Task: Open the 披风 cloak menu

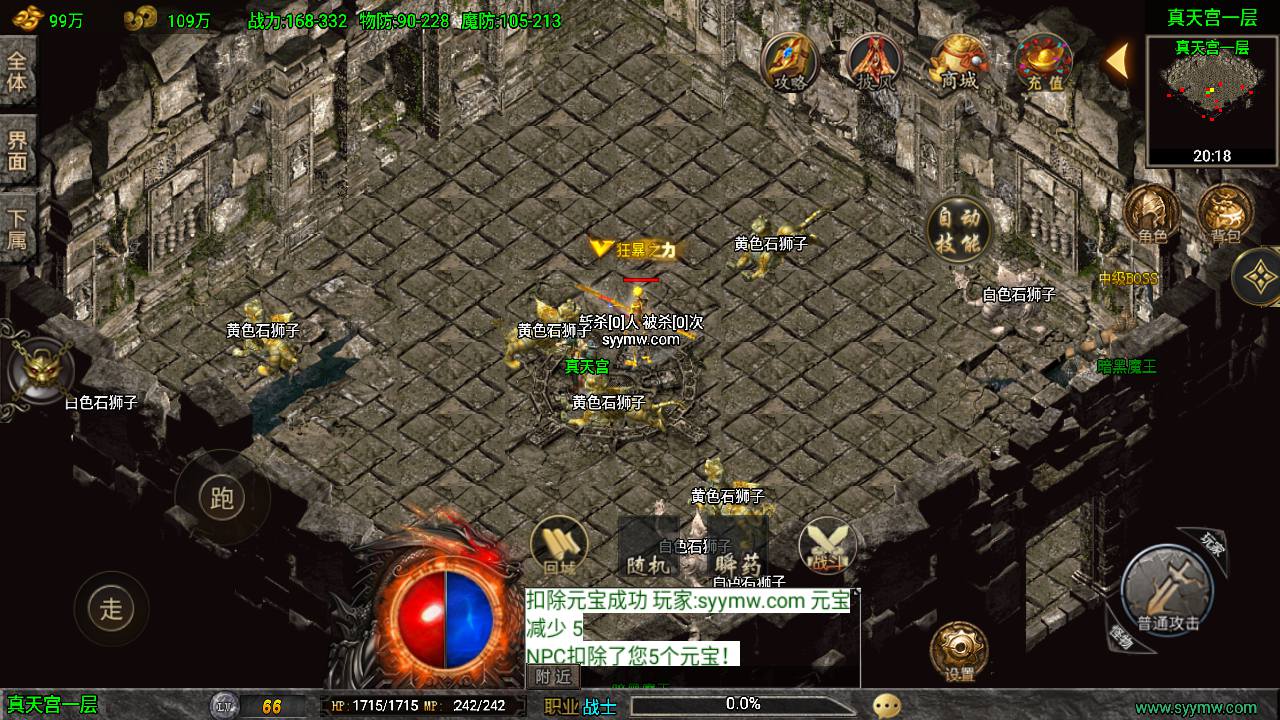Action: click(875, 63)
